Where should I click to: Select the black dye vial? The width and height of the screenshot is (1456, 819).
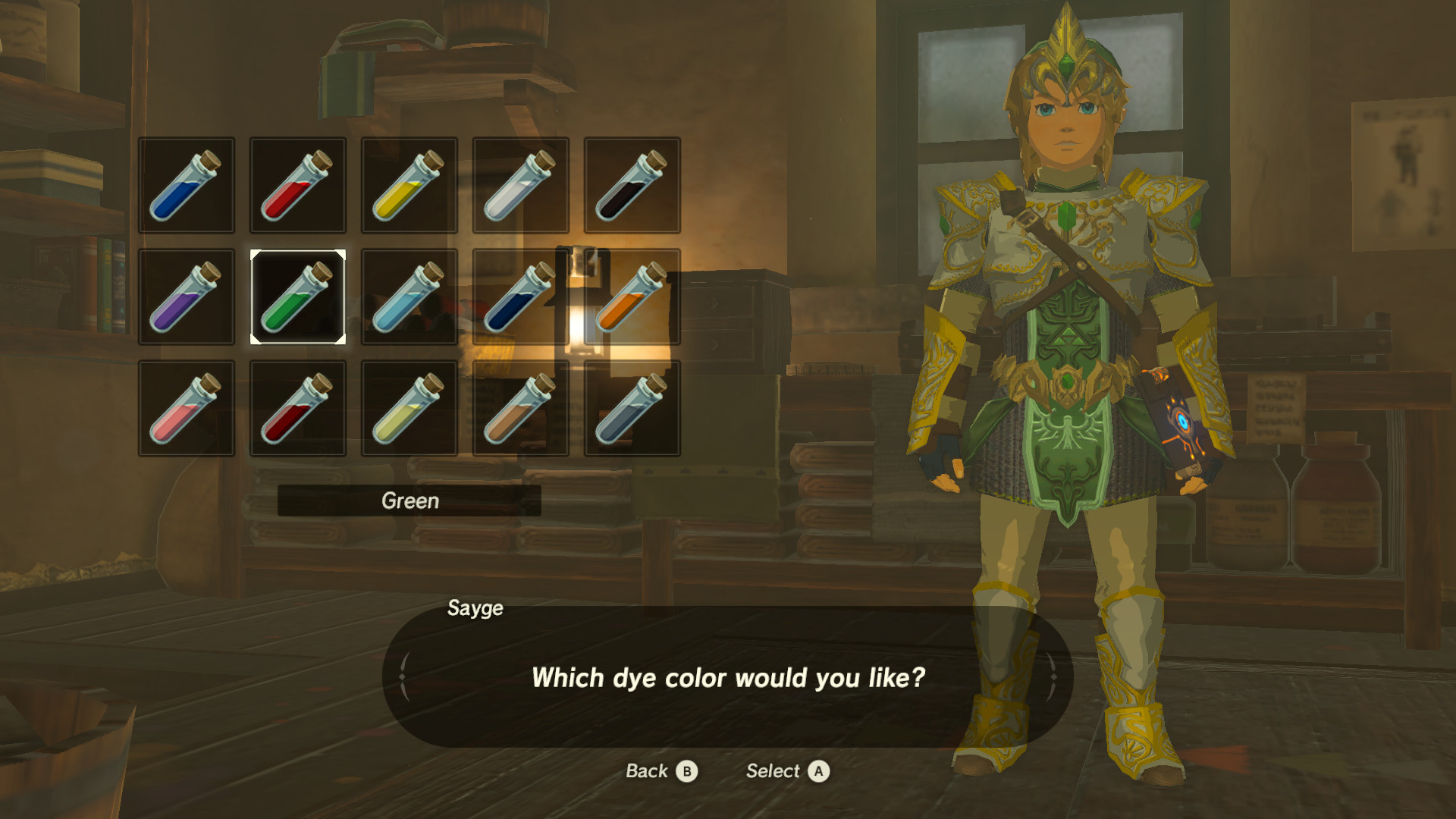[x=632, y=184]
